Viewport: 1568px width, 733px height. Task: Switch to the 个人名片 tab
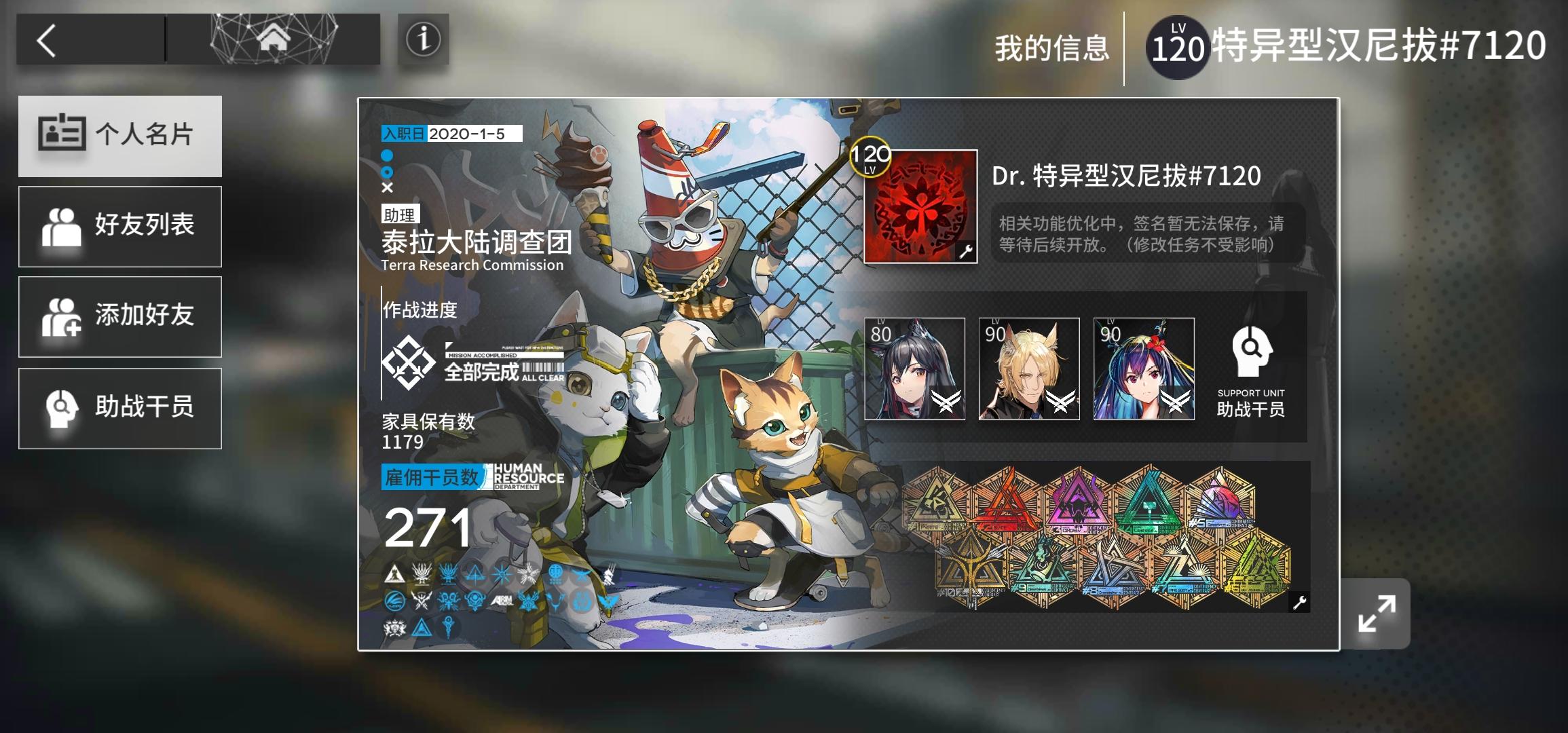(x=121, y=136)
